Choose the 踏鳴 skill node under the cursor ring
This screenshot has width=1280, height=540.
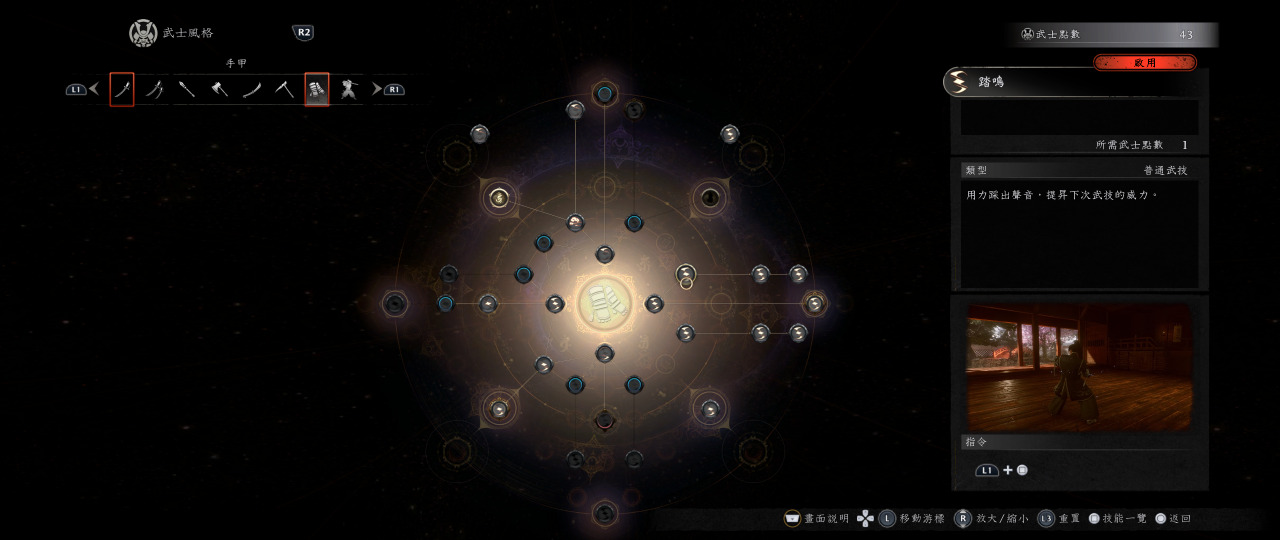[x=686, y=273]
